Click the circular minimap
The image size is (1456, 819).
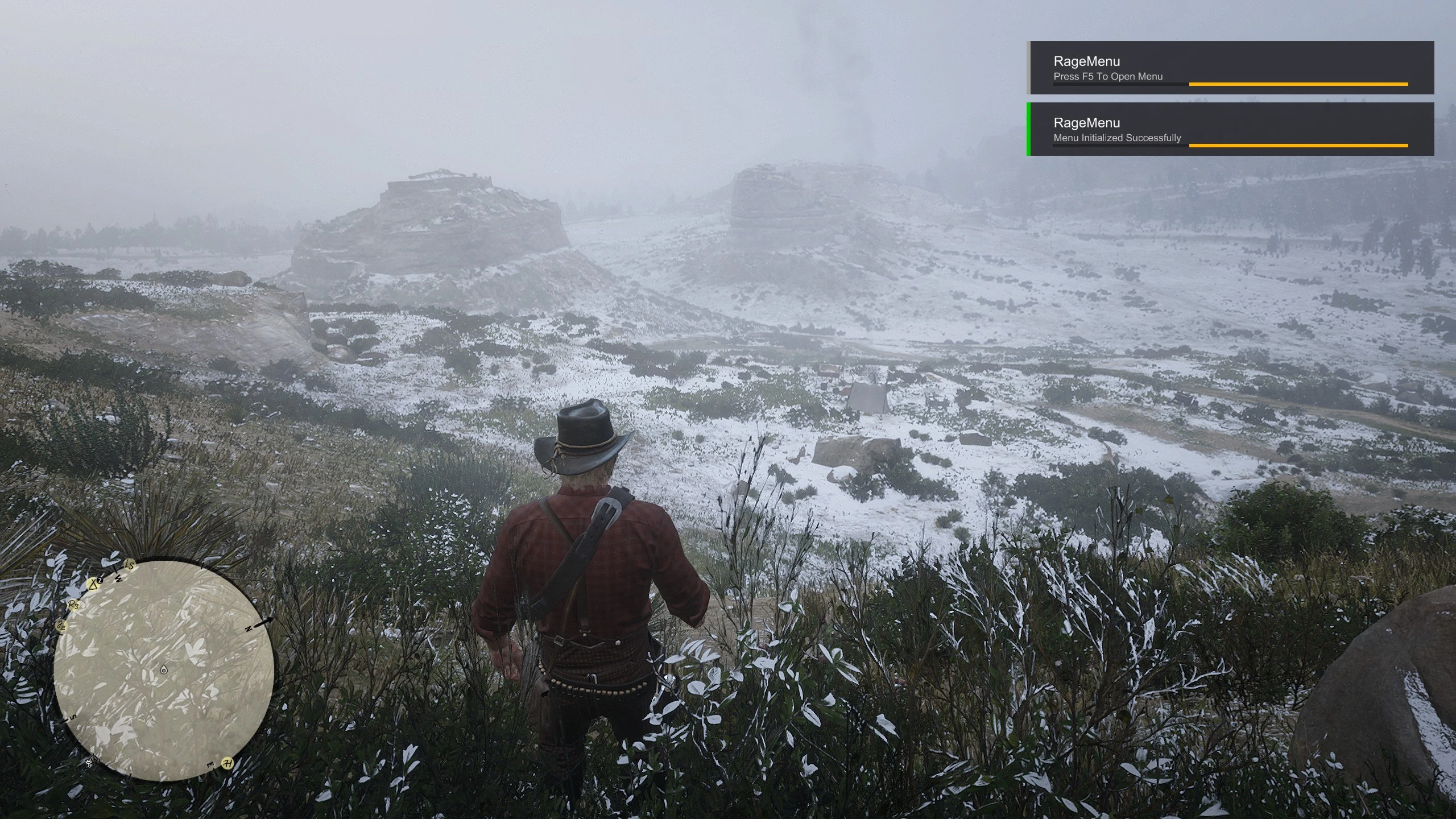(x=164, y=670)
